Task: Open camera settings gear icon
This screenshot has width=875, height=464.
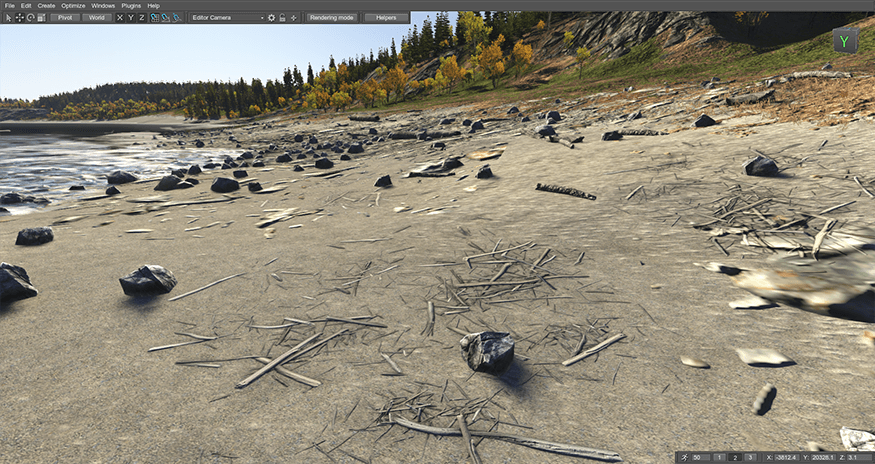Action: click(x=271, y=18)
